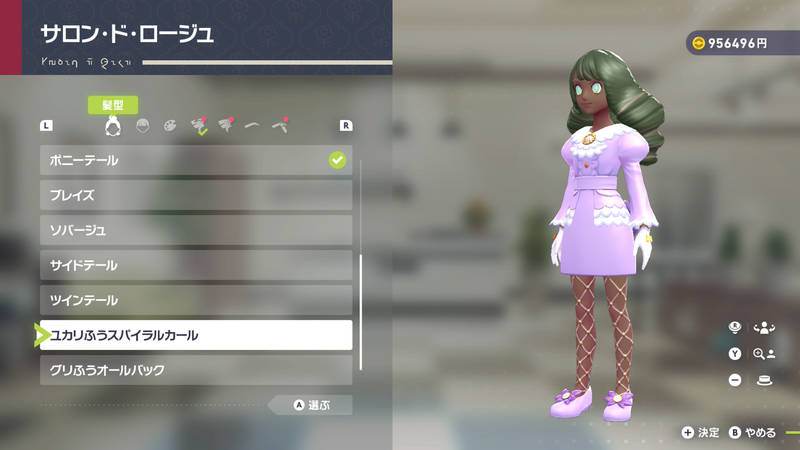
Task: Pick the ソバージュ hairstyle
Action: (x=195, y=230)
